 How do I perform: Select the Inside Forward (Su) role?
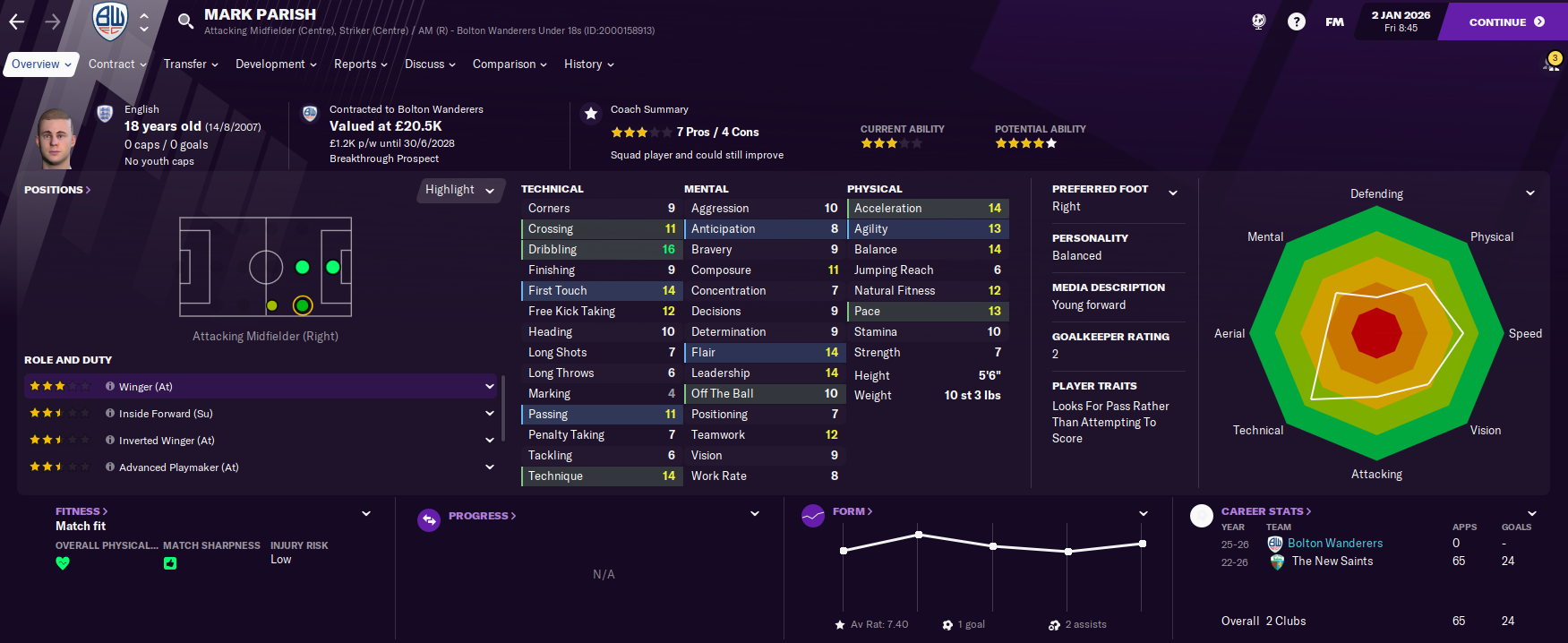click(x=260, y=414)
